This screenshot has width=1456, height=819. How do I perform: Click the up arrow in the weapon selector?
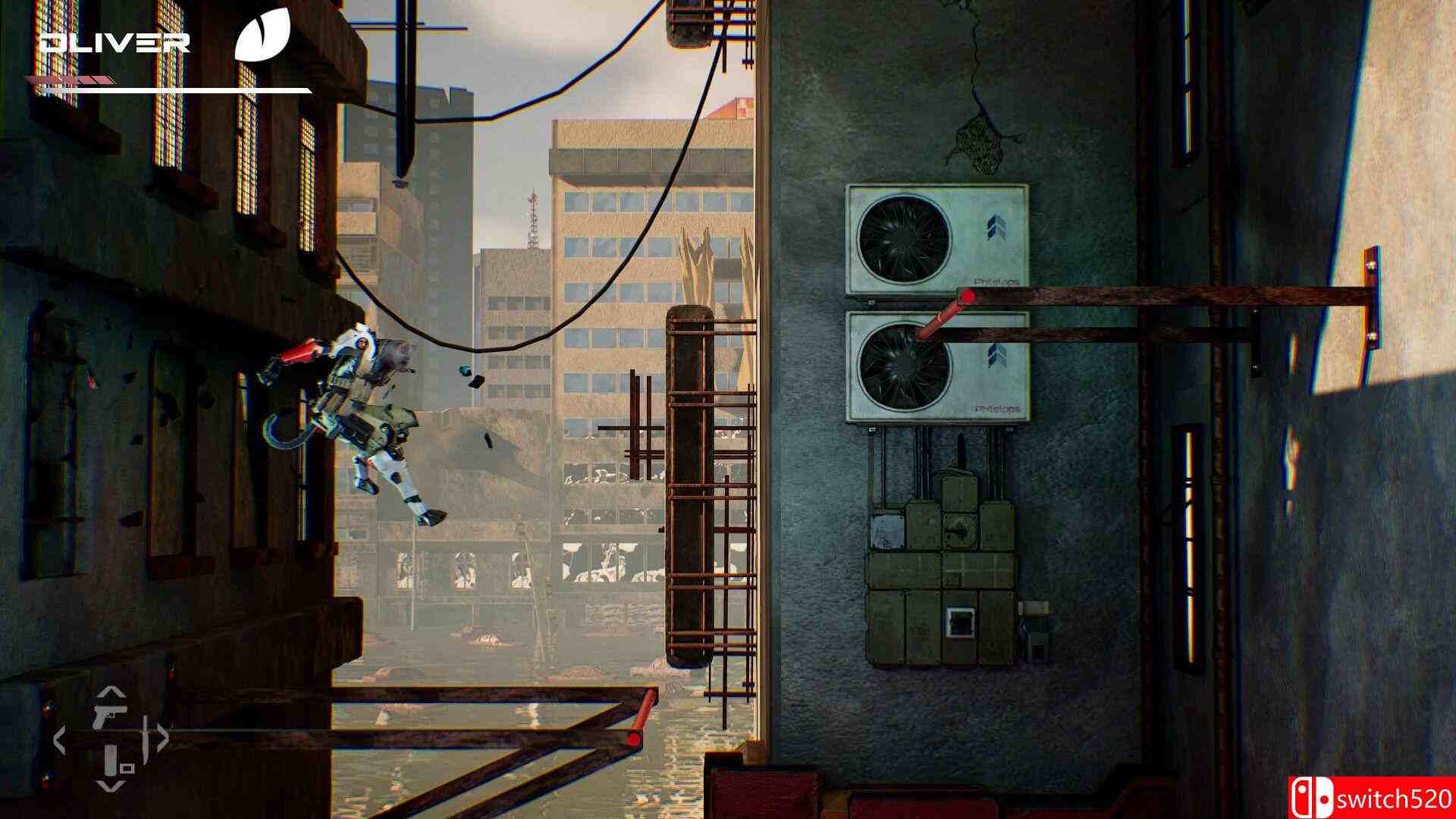(x=110, y=692)
